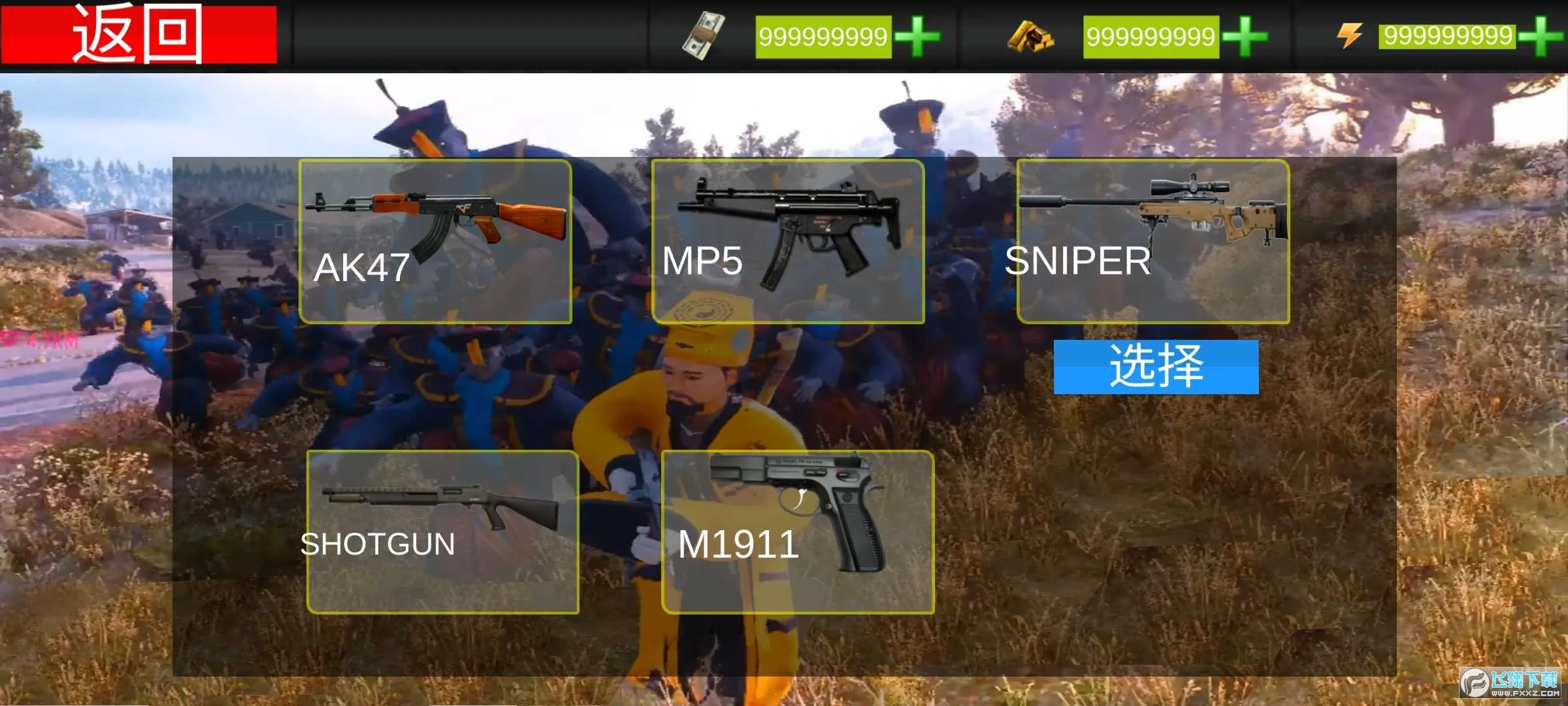
Task: Choose the MP5 submachine gun
Action: (788, 241)
